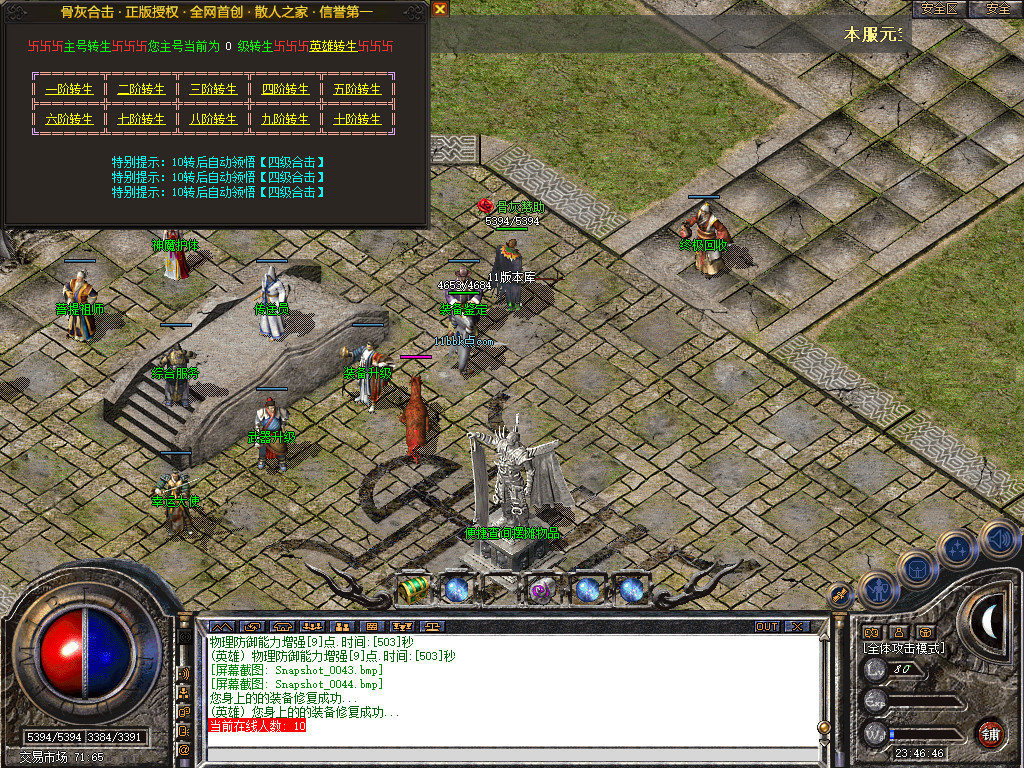Viewport: 1024px width, 768px height.
Task: Select 八阶转生 rebirth option
Action: (213, 119)
